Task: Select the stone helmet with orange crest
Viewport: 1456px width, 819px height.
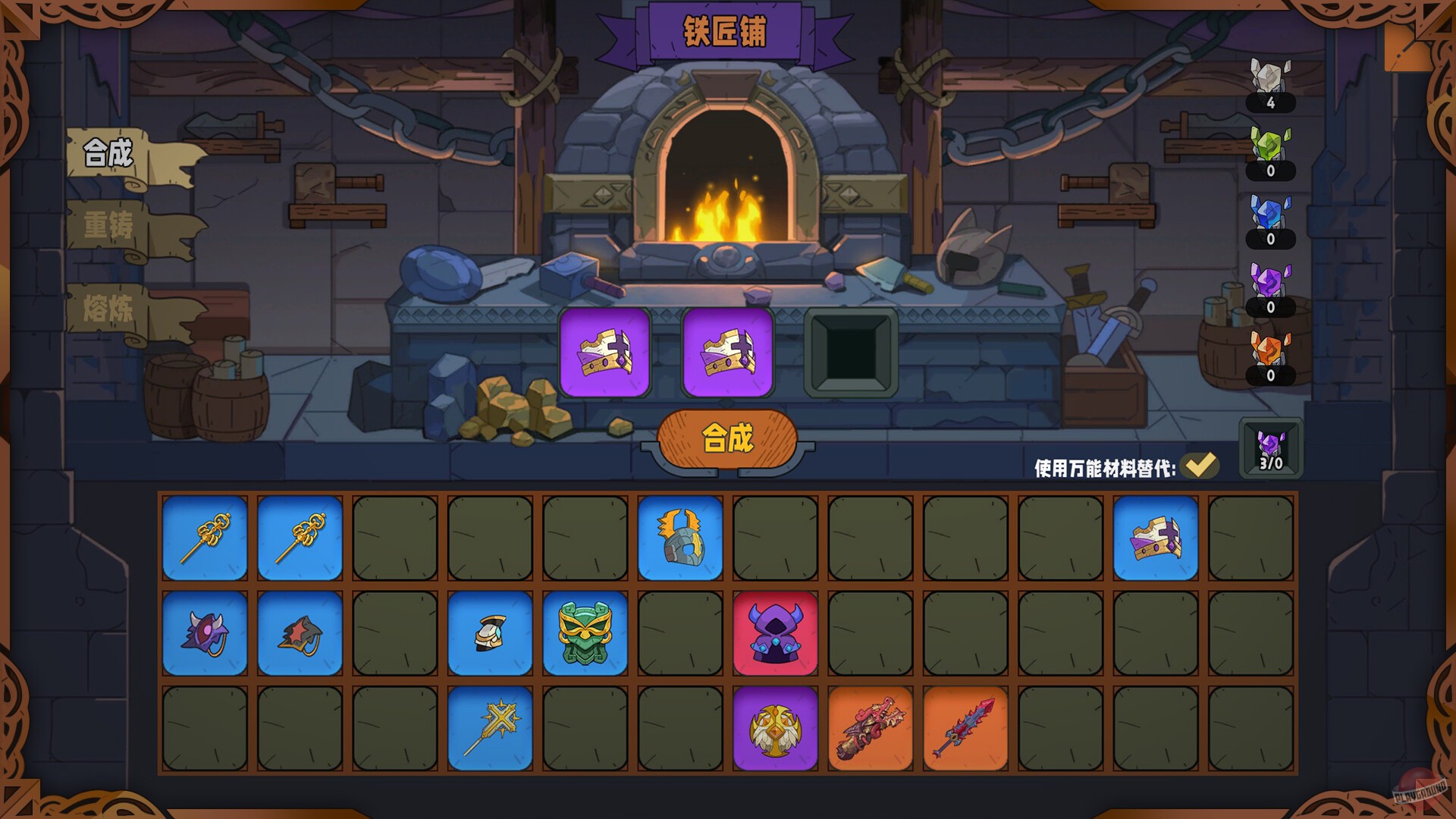Action: click(680, 535)
